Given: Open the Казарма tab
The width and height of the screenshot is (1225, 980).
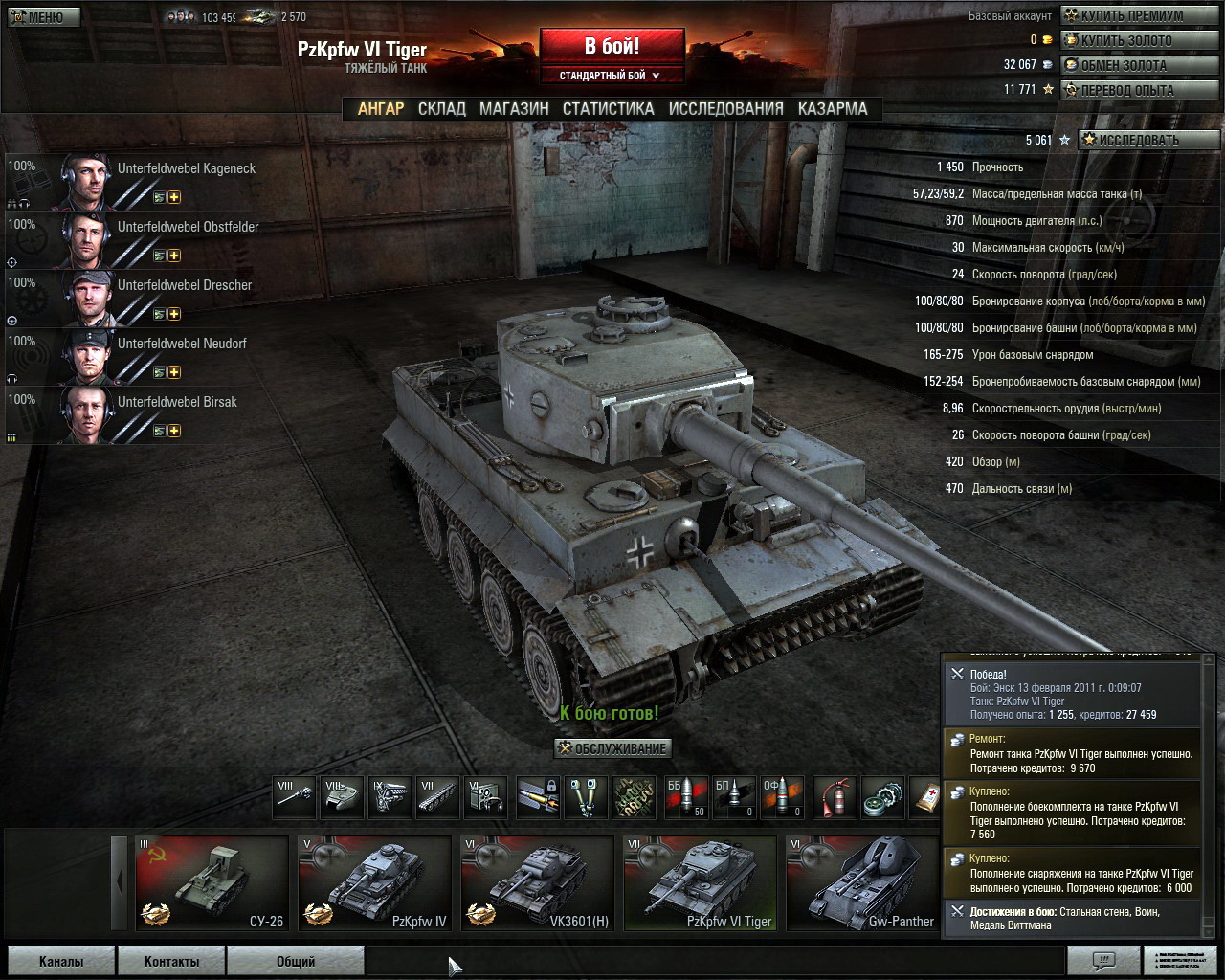Looking at the screenshot, I should [833, 109].
